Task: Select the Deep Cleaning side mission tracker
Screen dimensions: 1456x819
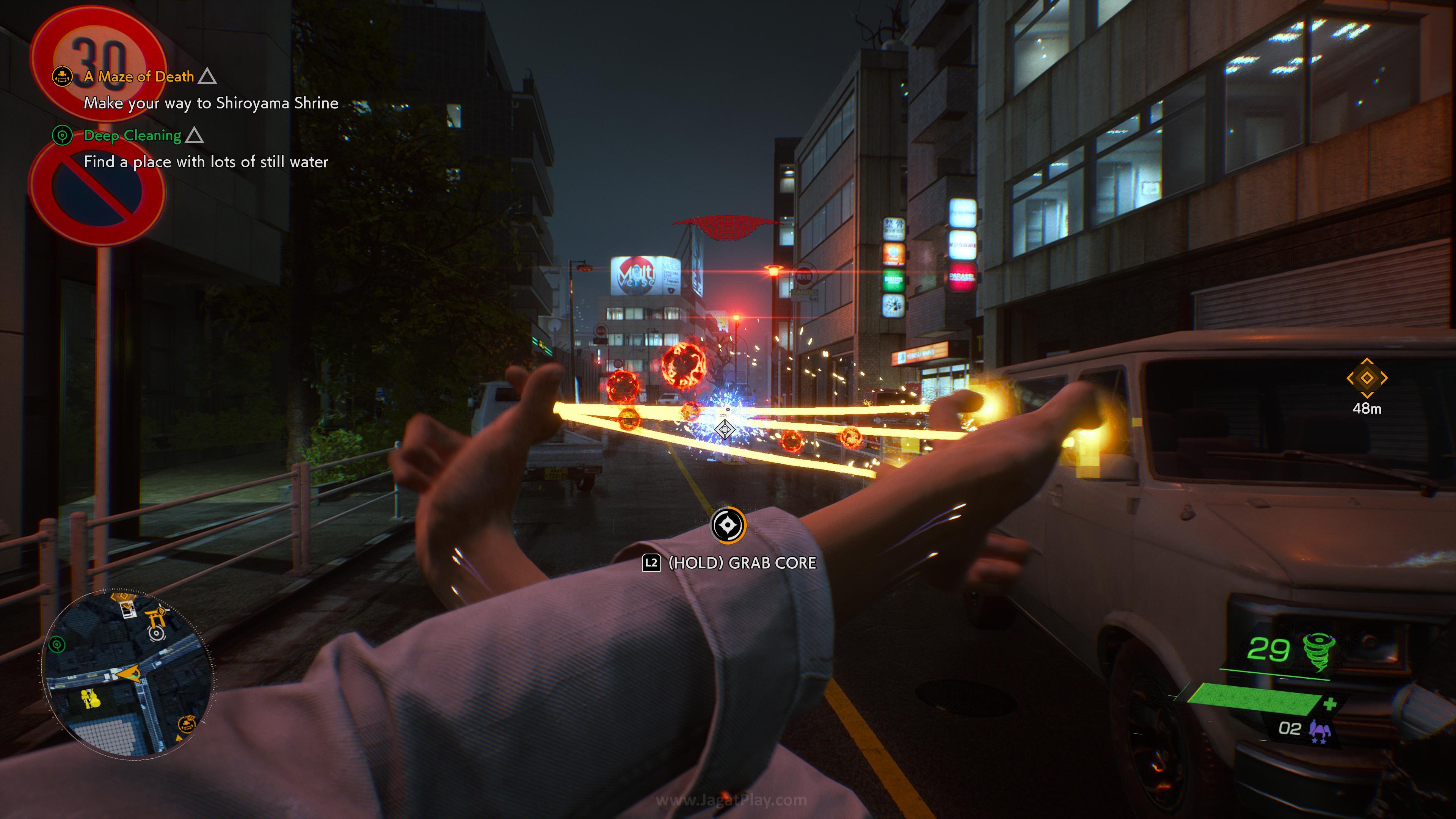Action: click(x=132, y=136)
